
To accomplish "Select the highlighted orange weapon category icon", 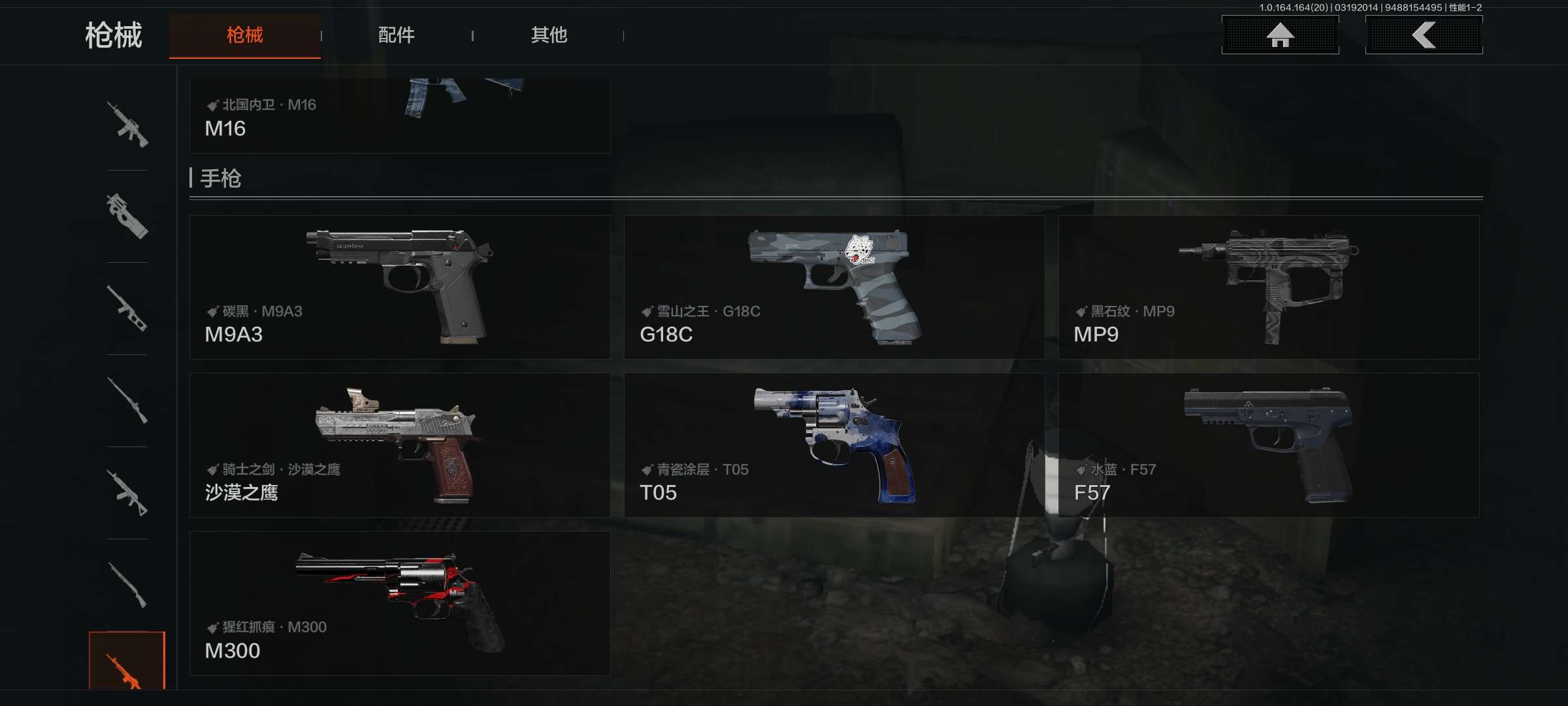I will tap(127, 662).
